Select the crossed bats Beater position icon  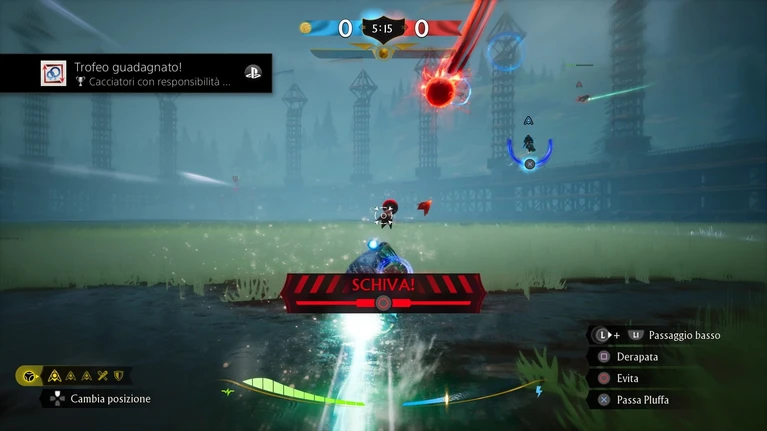(103, 376)
